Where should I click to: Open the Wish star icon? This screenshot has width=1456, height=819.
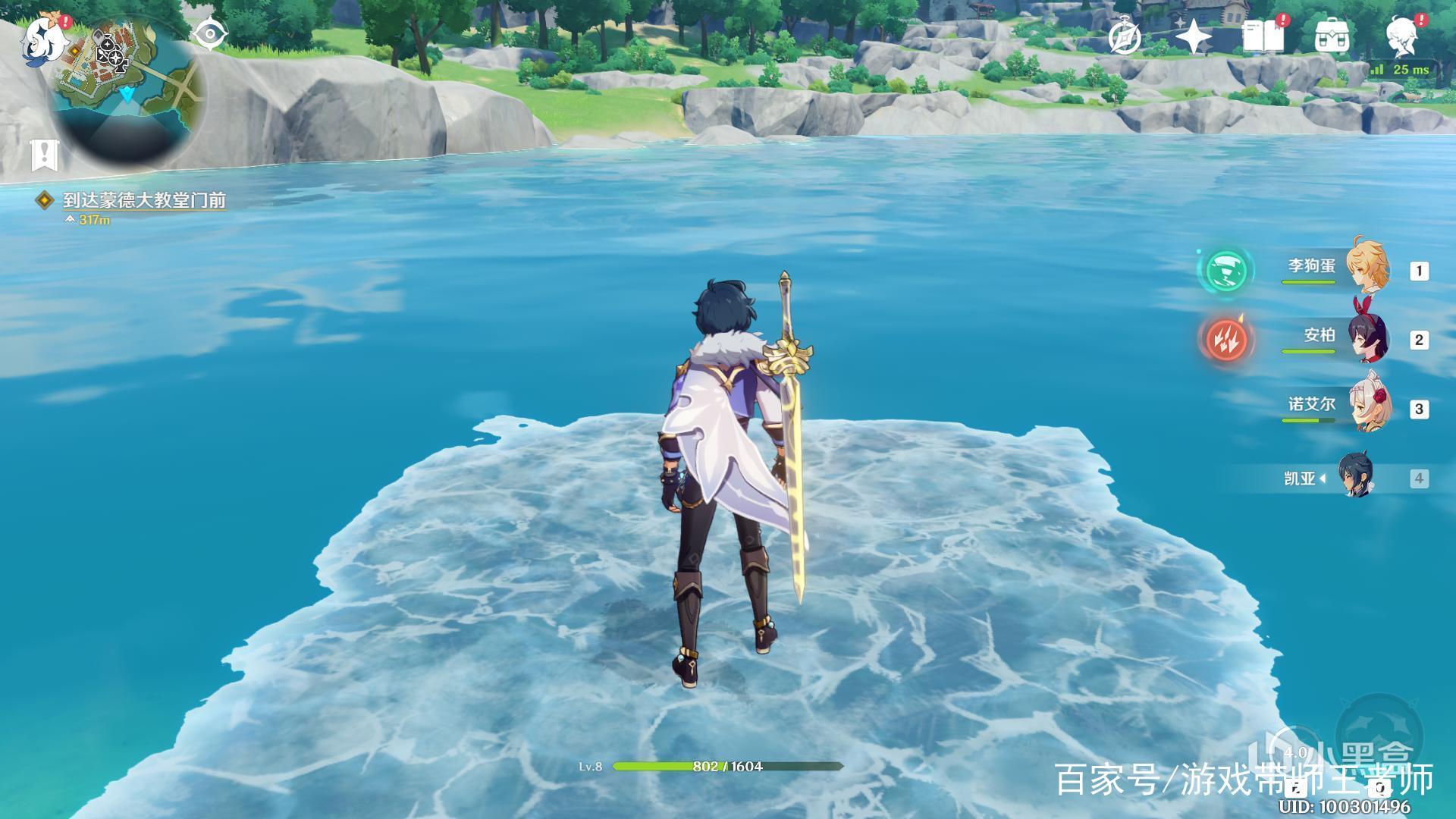pyautogui.click(x=1194, y=37)
